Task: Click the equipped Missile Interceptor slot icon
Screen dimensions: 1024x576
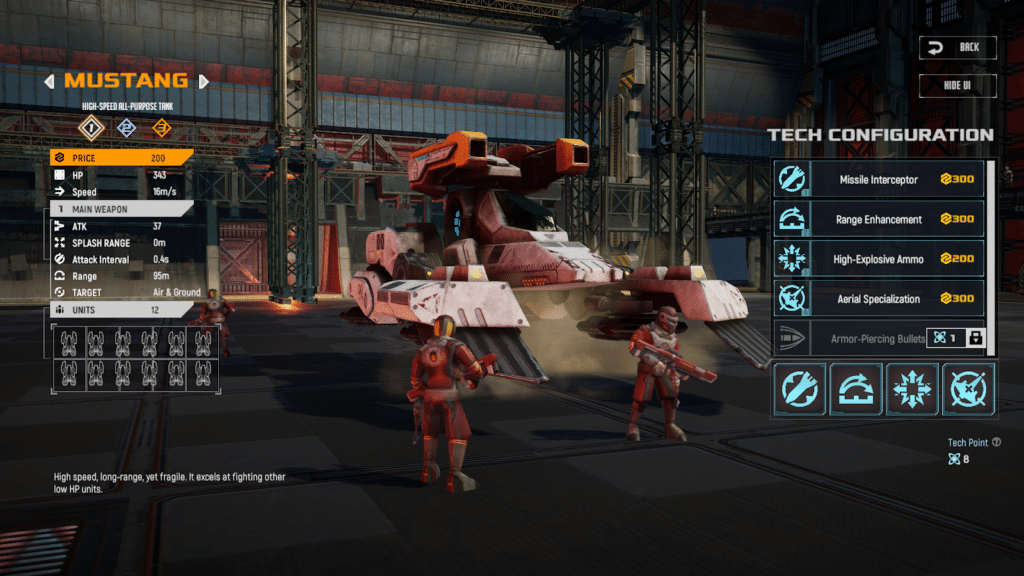Action: [x=798, y=388]
